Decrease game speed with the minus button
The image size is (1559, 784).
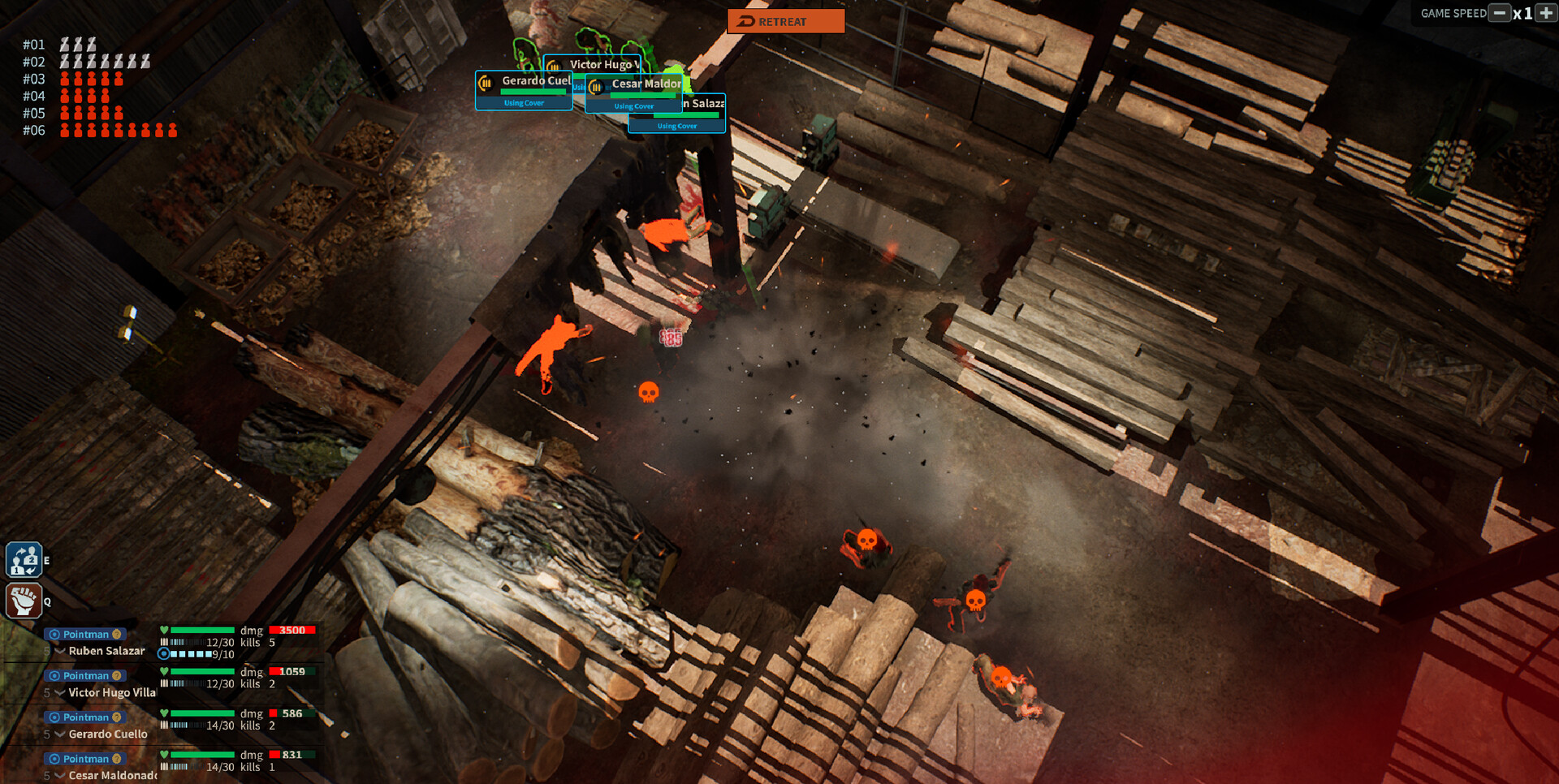coord(1498,14)
